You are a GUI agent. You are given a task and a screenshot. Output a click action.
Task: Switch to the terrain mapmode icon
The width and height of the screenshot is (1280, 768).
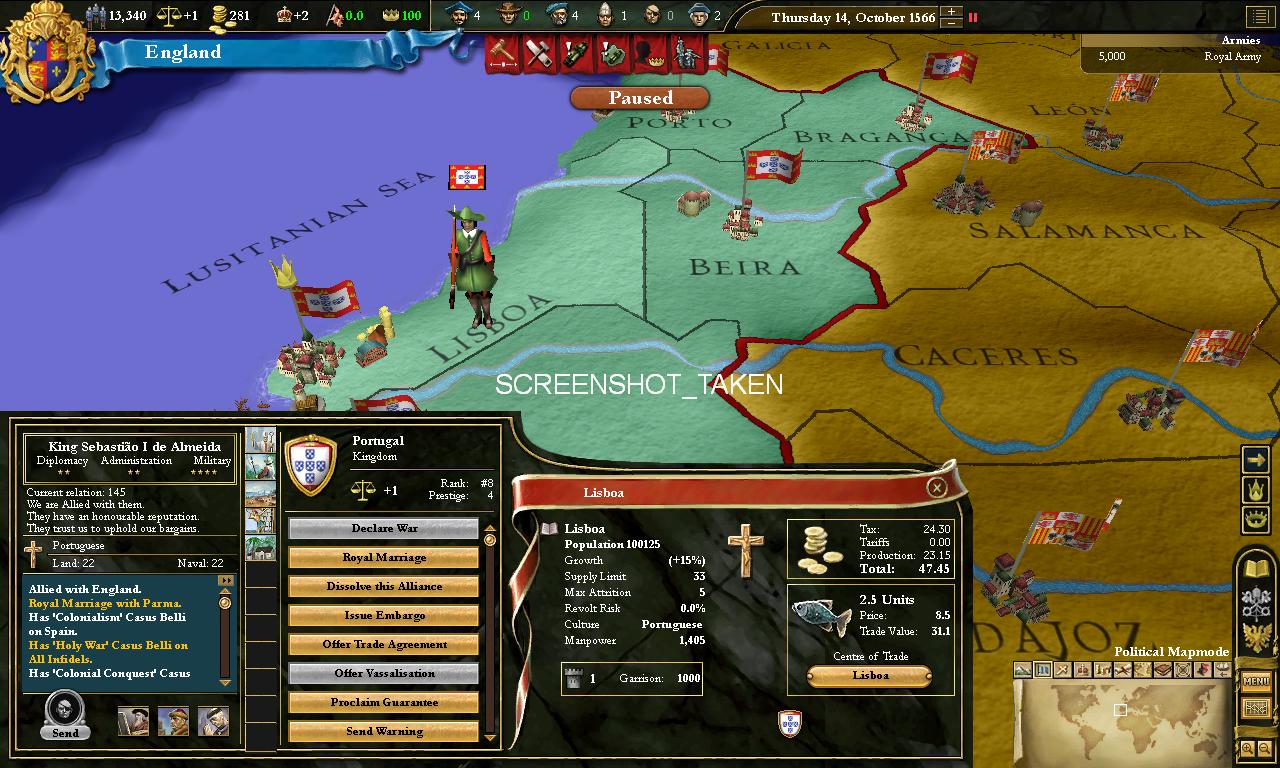[1022, 670]
